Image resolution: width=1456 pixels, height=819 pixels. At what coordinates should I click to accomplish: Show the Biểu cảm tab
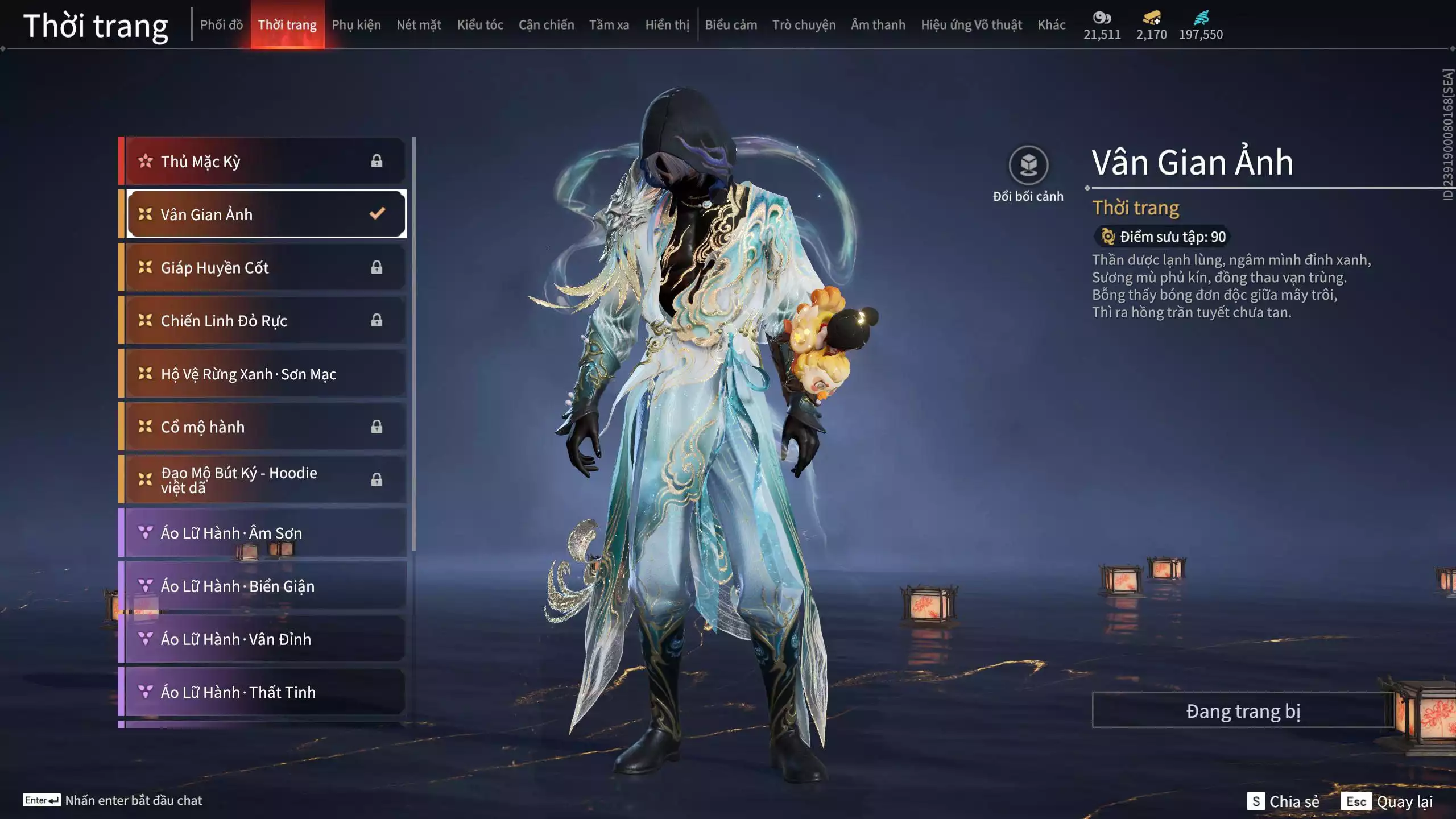point(731,25)
